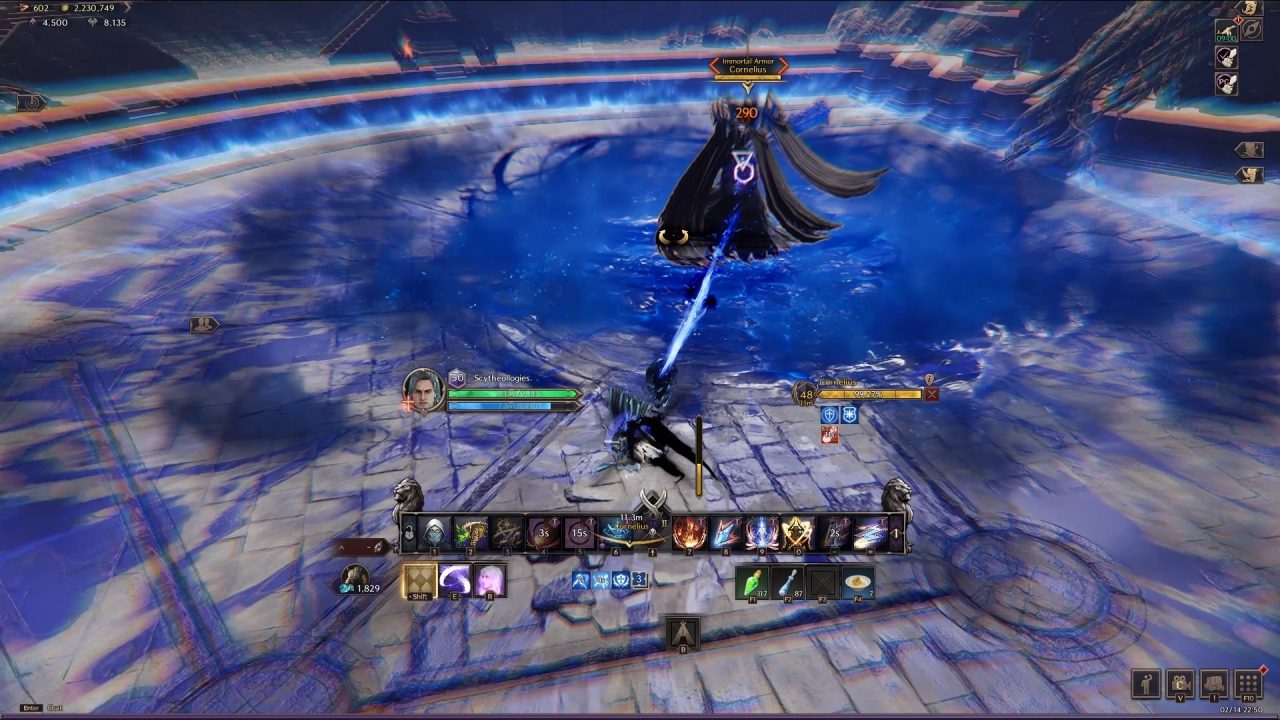
Task: Click the R morph skill icon
Action: pos(489,580)
